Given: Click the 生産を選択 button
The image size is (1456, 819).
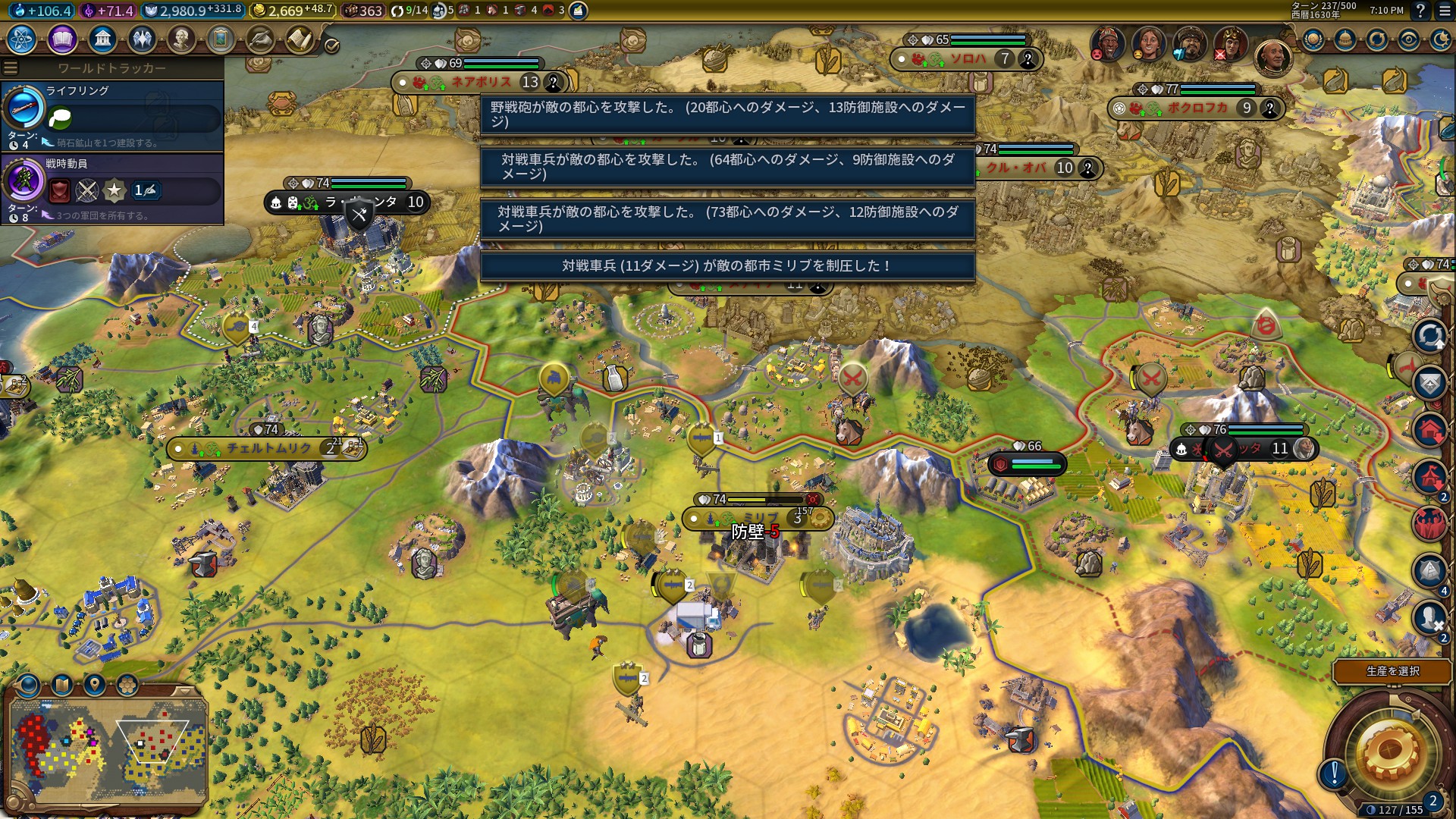Looking at the screenshot, I should (x=1392, y=671).
